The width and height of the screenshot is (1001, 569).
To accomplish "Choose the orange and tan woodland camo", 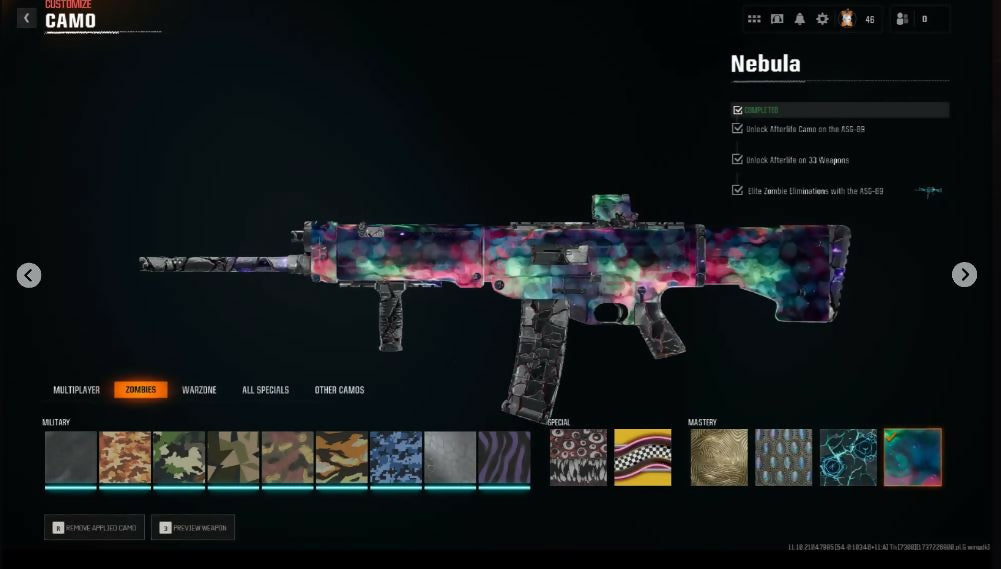I will pyautogui.click(x=125, y=458).
